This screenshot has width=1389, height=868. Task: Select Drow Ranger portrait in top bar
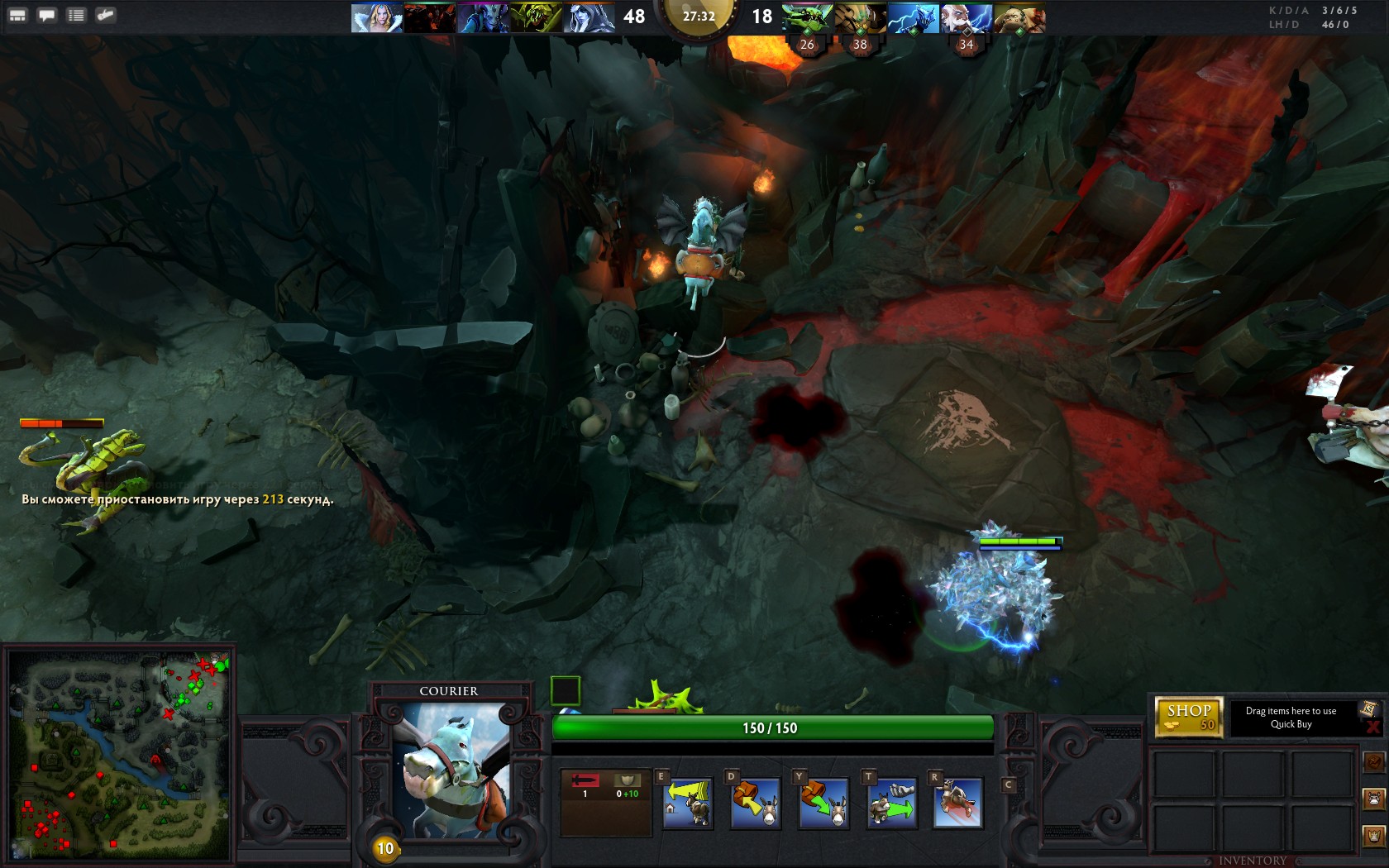pyautogui.click(x=589, y=17)
